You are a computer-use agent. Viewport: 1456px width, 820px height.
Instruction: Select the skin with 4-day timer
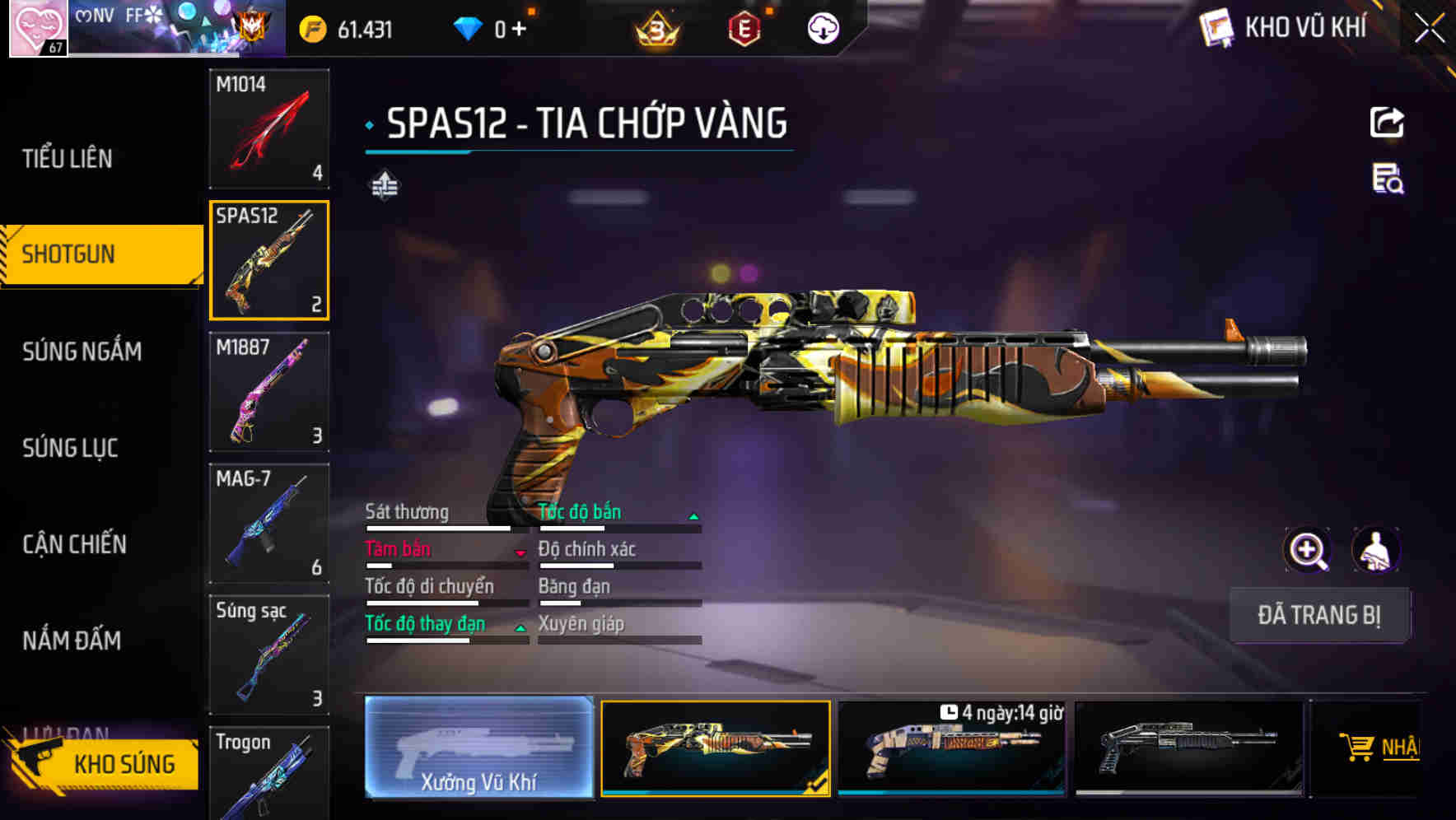tap(951, 748)
